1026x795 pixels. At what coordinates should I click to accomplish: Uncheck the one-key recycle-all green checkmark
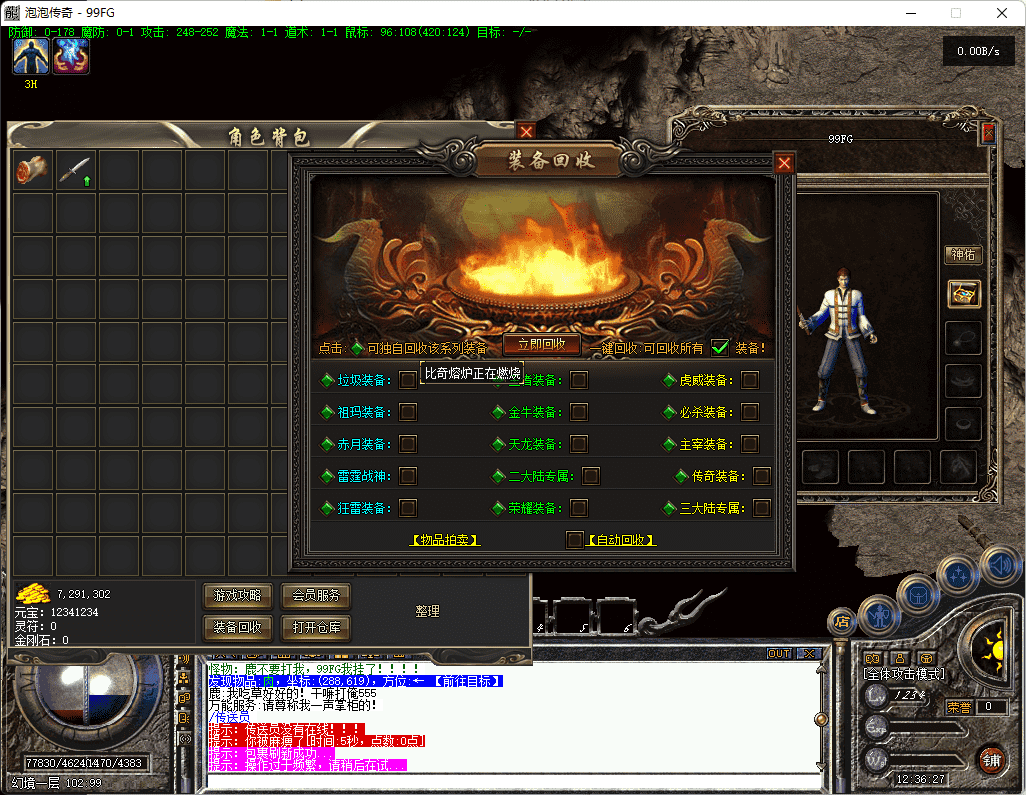pos(720,348)
